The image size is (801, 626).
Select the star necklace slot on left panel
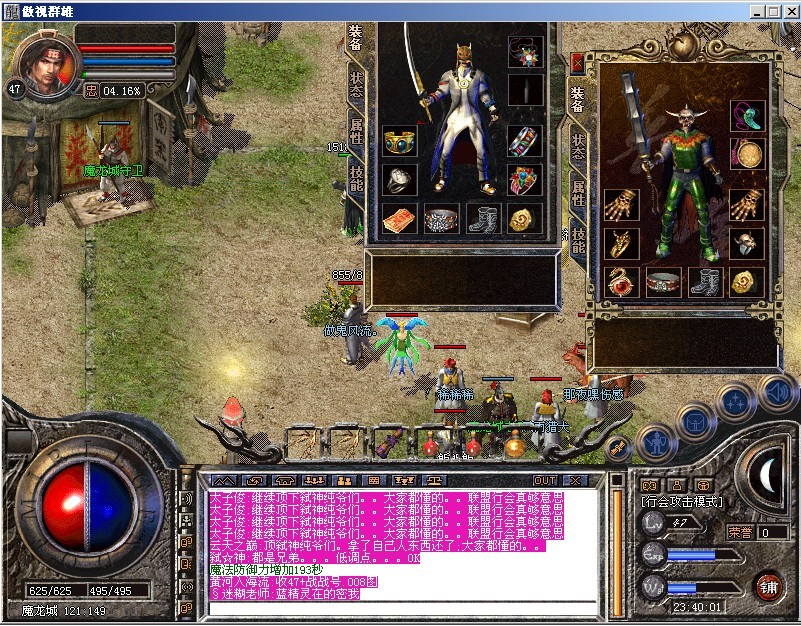click(x=524, y=51)
